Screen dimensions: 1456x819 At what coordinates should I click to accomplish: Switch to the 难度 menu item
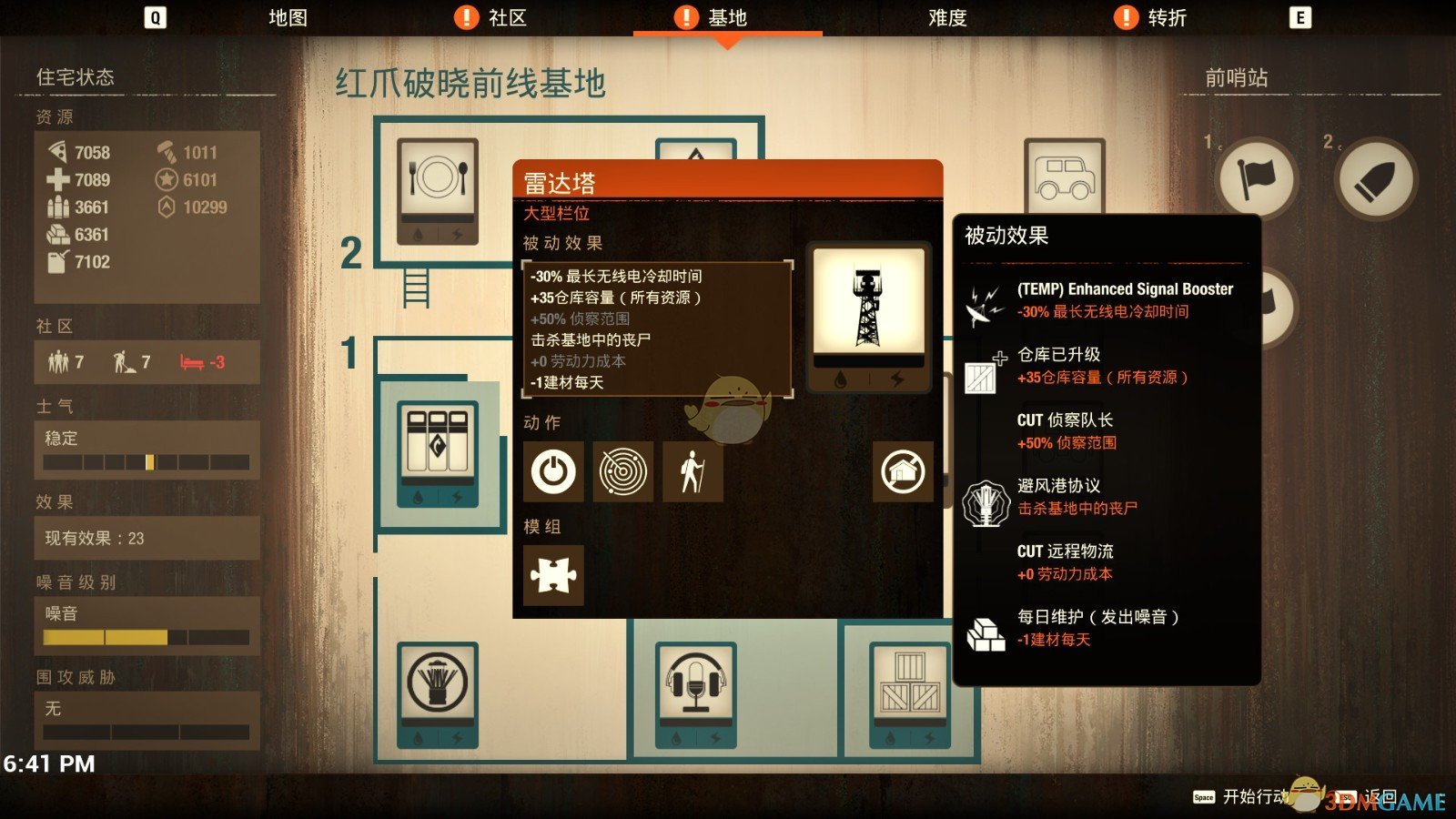pos(946,16)
